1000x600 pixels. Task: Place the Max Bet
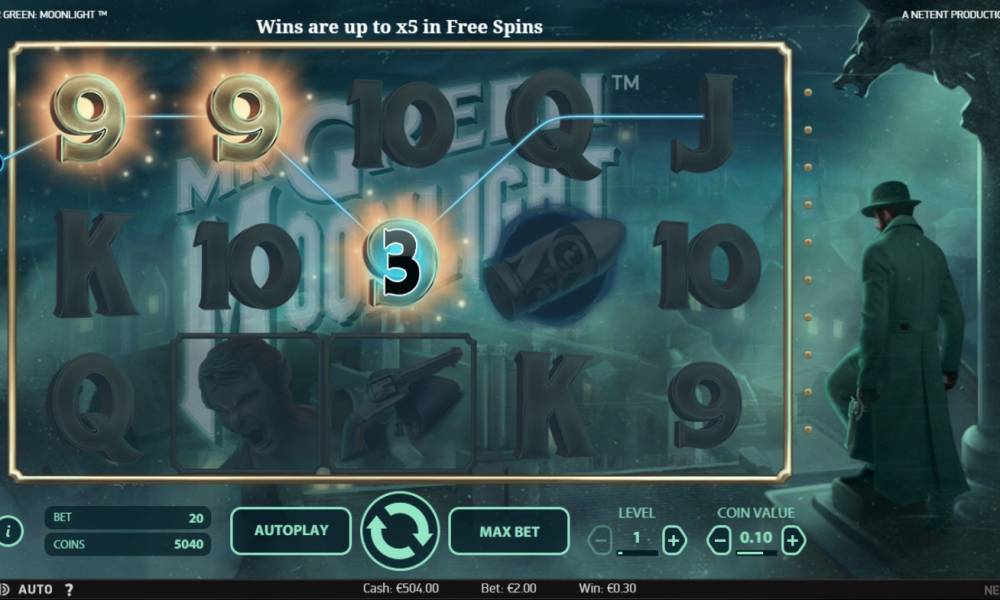(x=509, y=531)
